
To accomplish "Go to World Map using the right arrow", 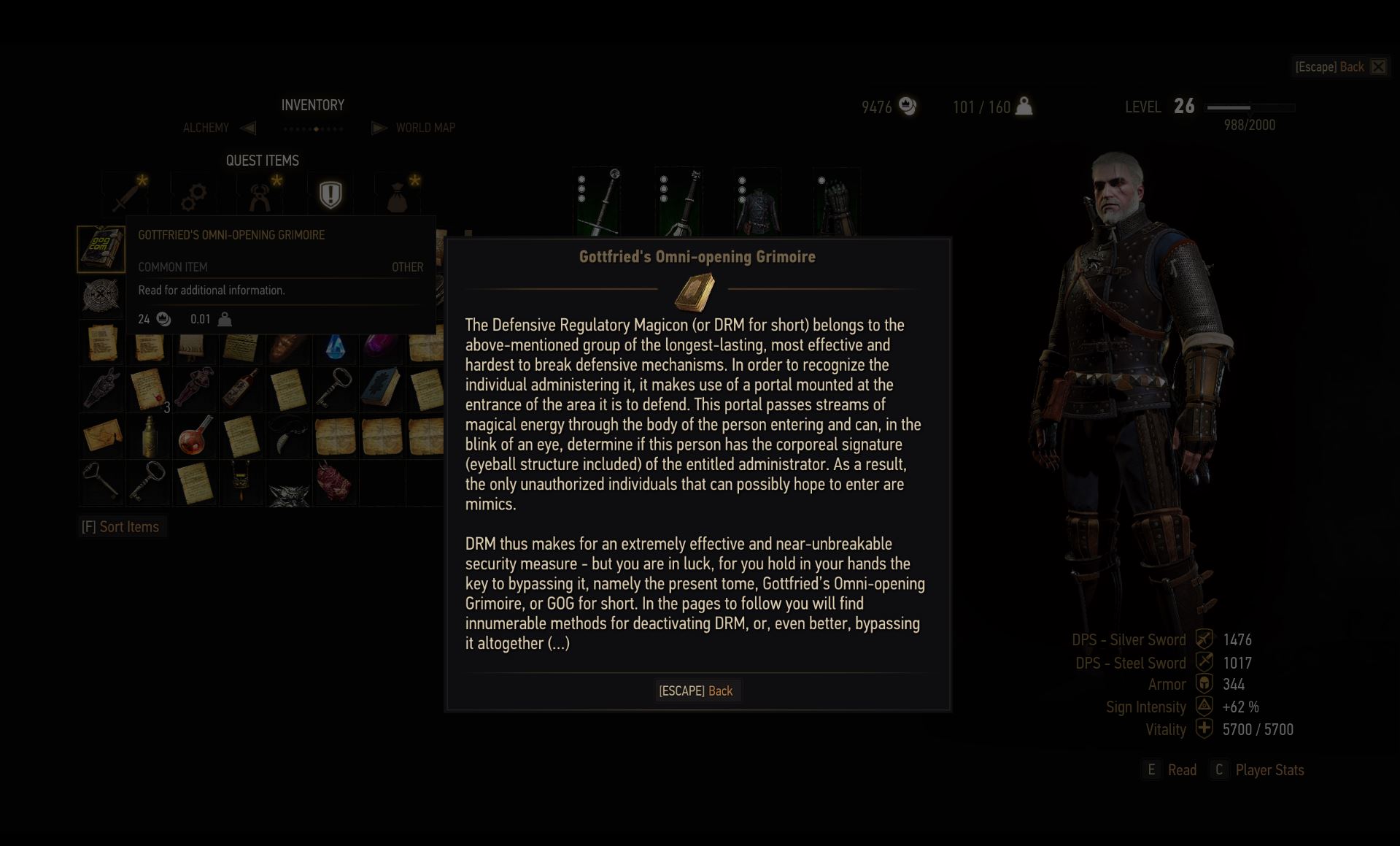I will (x=379, y=128).
